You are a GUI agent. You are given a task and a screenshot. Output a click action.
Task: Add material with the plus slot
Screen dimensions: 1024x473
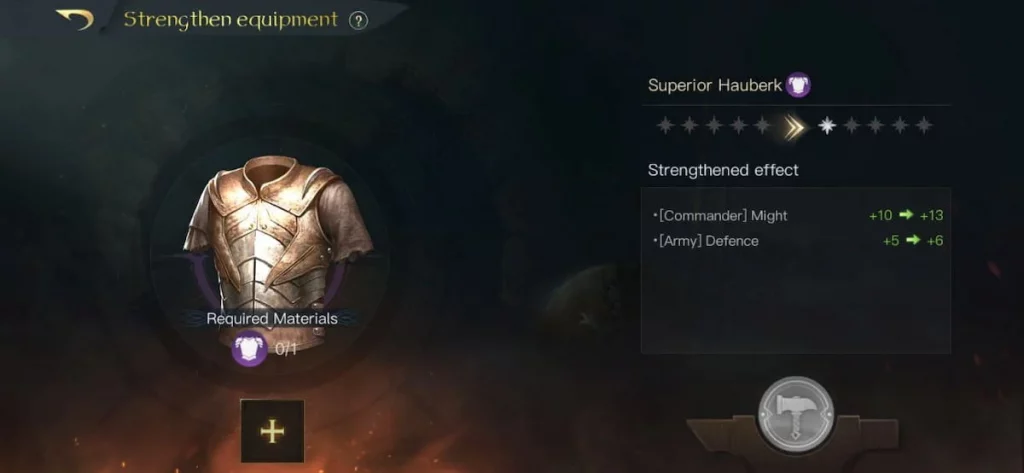coord(272,431)
